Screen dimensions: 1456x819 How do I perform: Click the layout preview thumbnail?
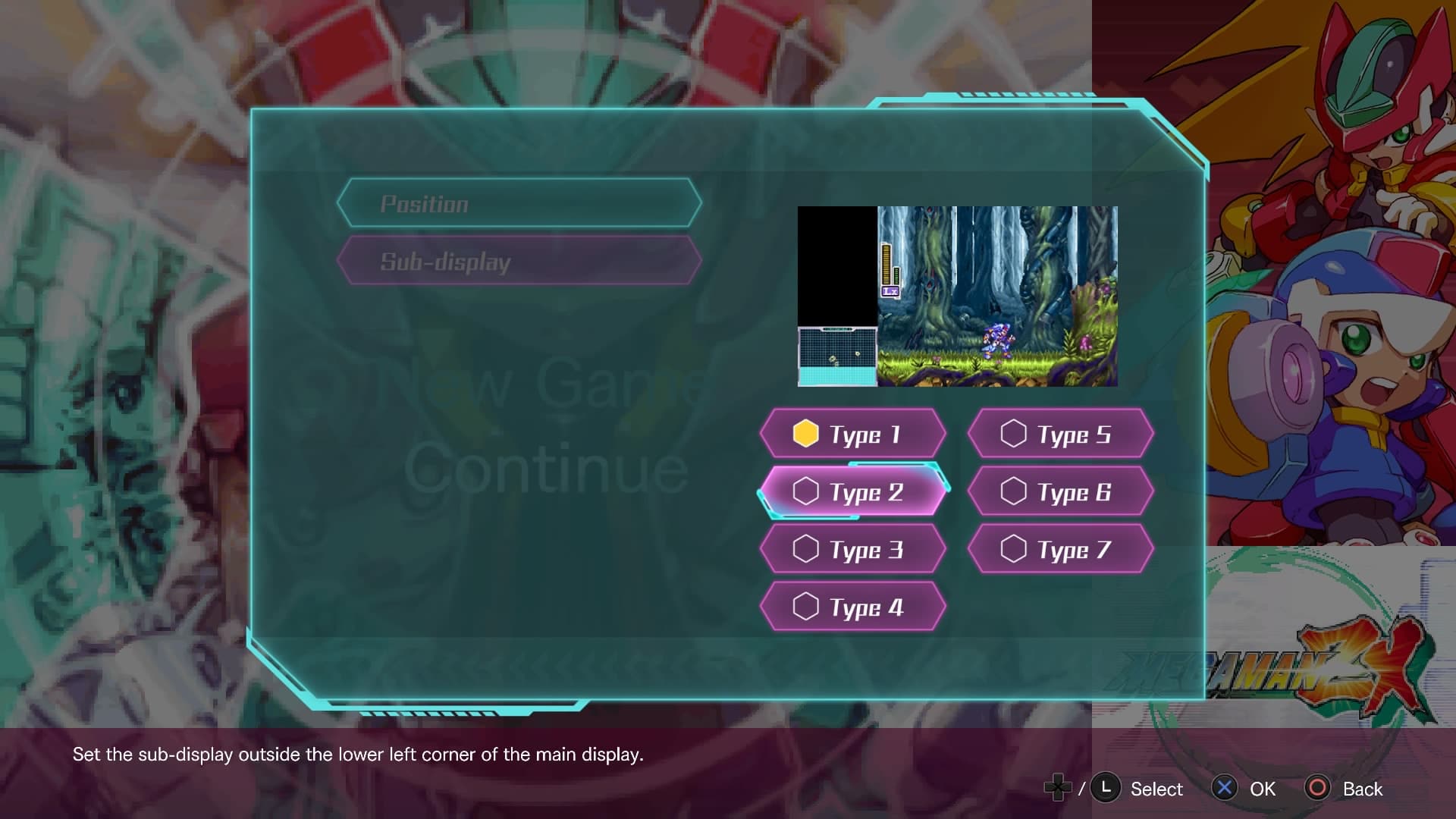pyautogui.click(x=957, y=296)
